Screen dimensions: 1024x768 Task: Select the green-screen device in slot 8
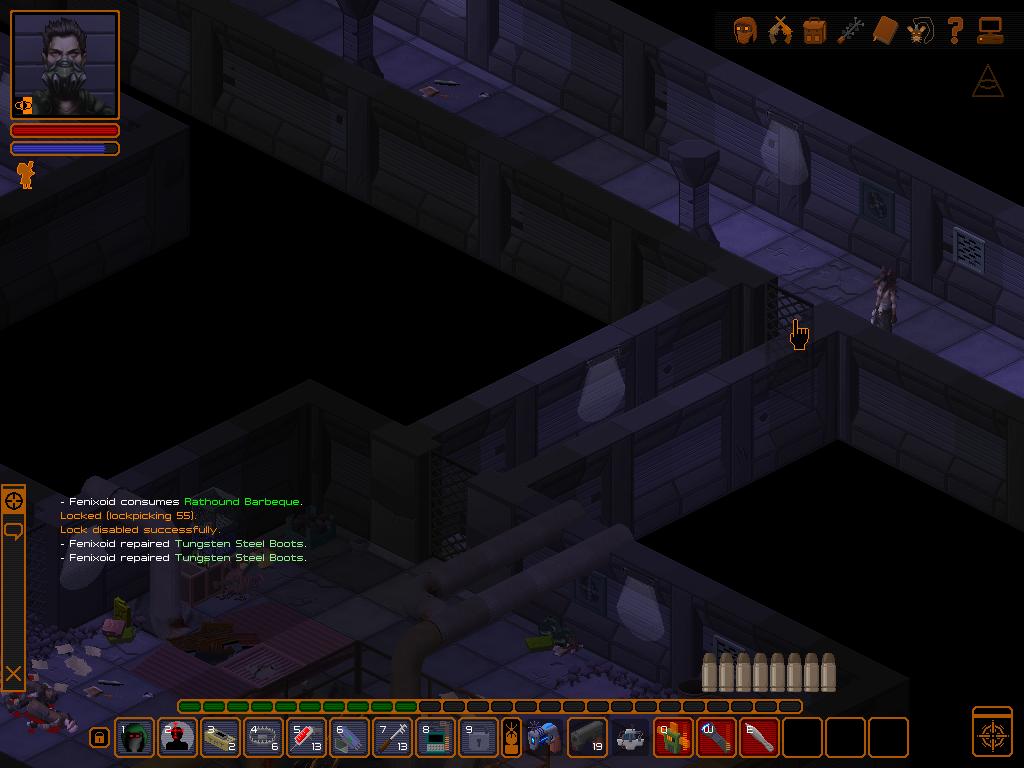(x=436, y=738)
